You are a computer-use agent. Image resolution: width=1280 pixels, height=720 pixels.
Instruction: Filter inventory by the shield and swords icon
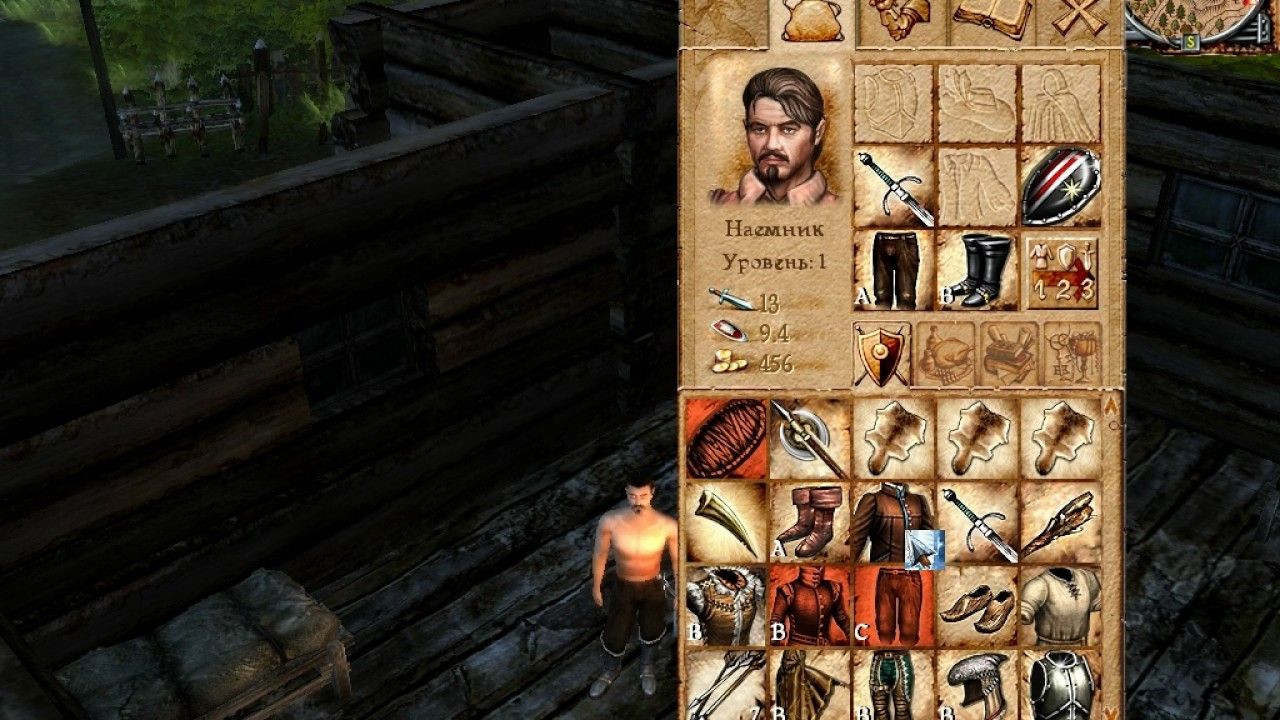pos(881,353)
